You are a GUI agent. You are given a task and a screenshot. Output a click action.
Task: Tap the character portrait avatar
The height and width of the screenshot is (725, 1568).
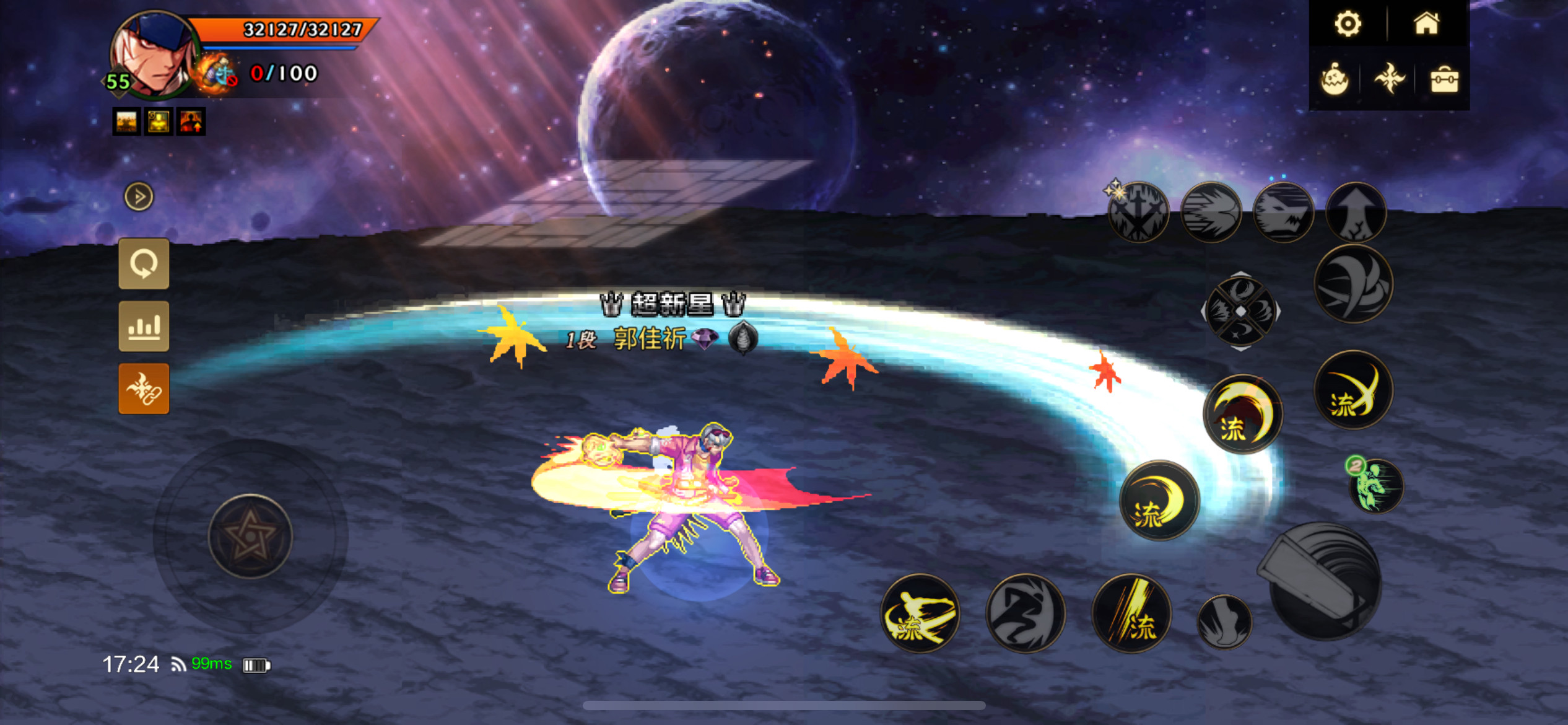tap(154, 55)
